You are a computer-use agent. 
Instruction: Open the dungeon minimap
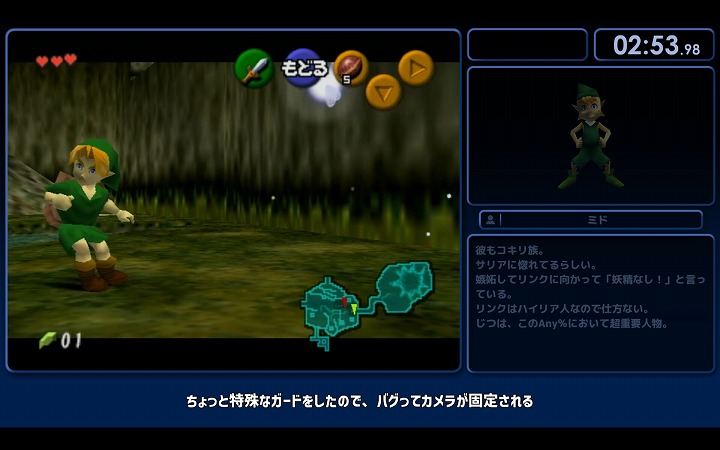366,302
